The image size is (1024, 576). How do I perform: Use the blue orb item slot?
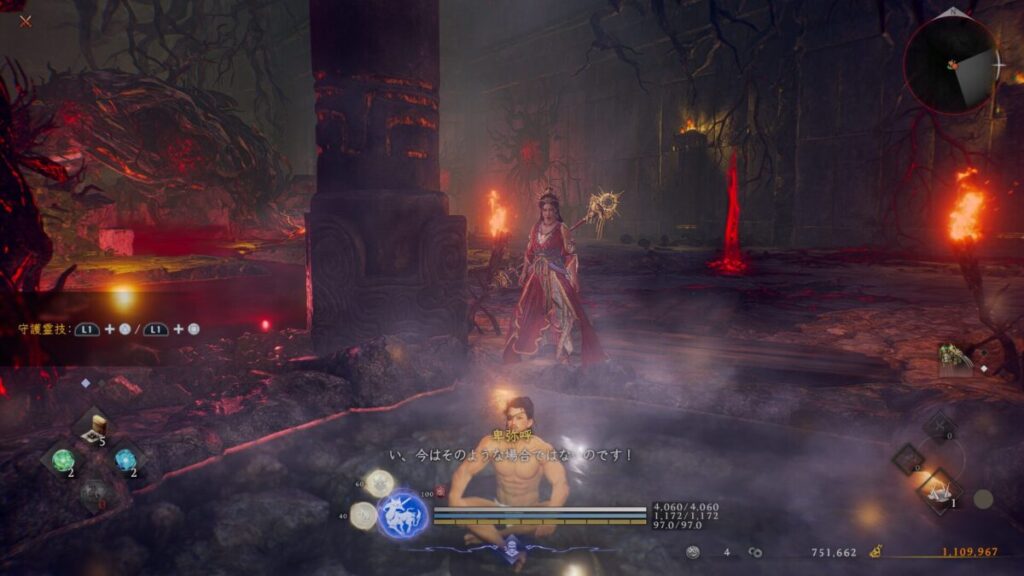[125, 460]
